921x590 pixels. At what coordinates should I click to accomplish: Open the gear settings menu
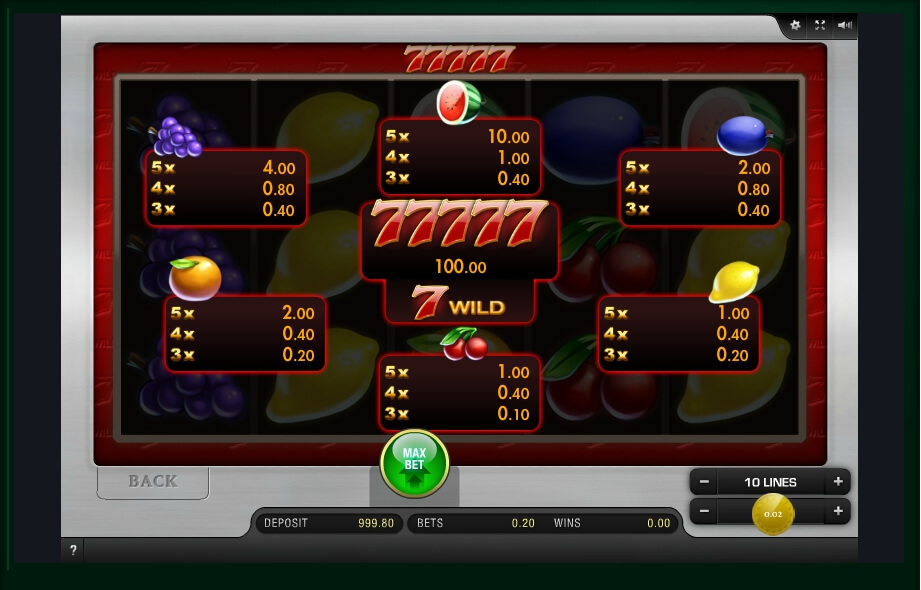tap(795, 25)
